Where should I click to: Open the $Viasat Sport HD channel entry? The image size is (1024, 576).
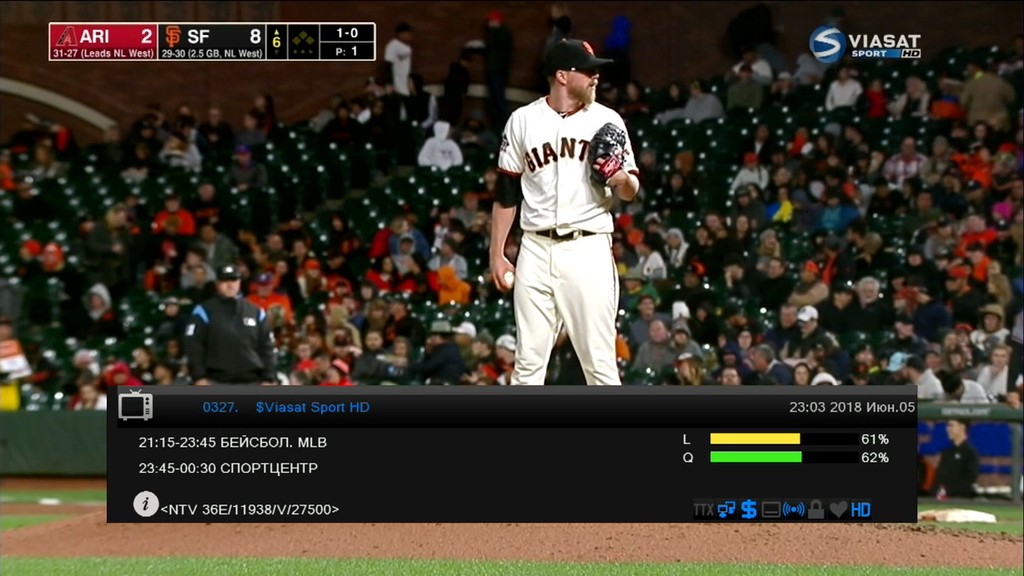click(312, 407)
